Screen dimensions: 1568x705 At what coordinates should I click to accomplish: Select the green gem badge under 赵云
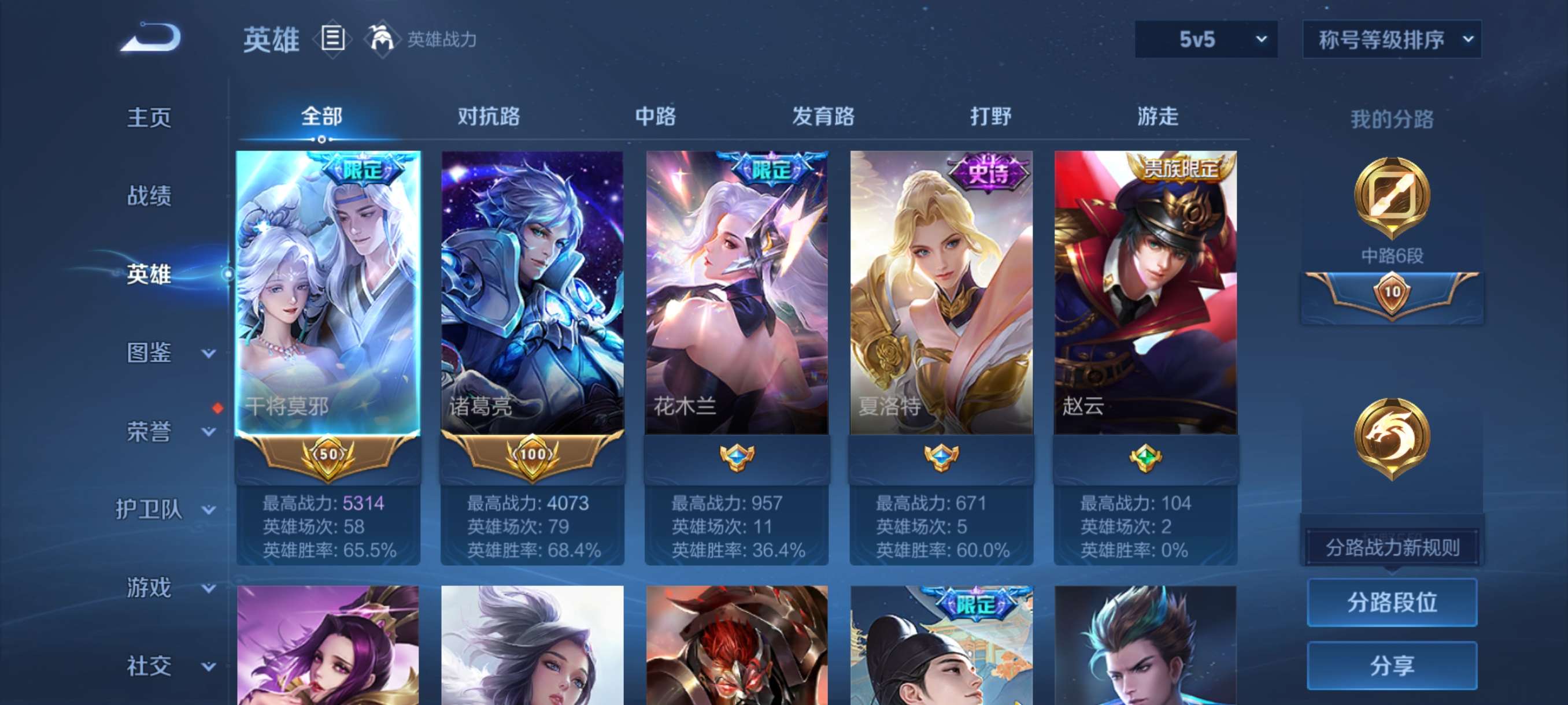[1147, 459]
